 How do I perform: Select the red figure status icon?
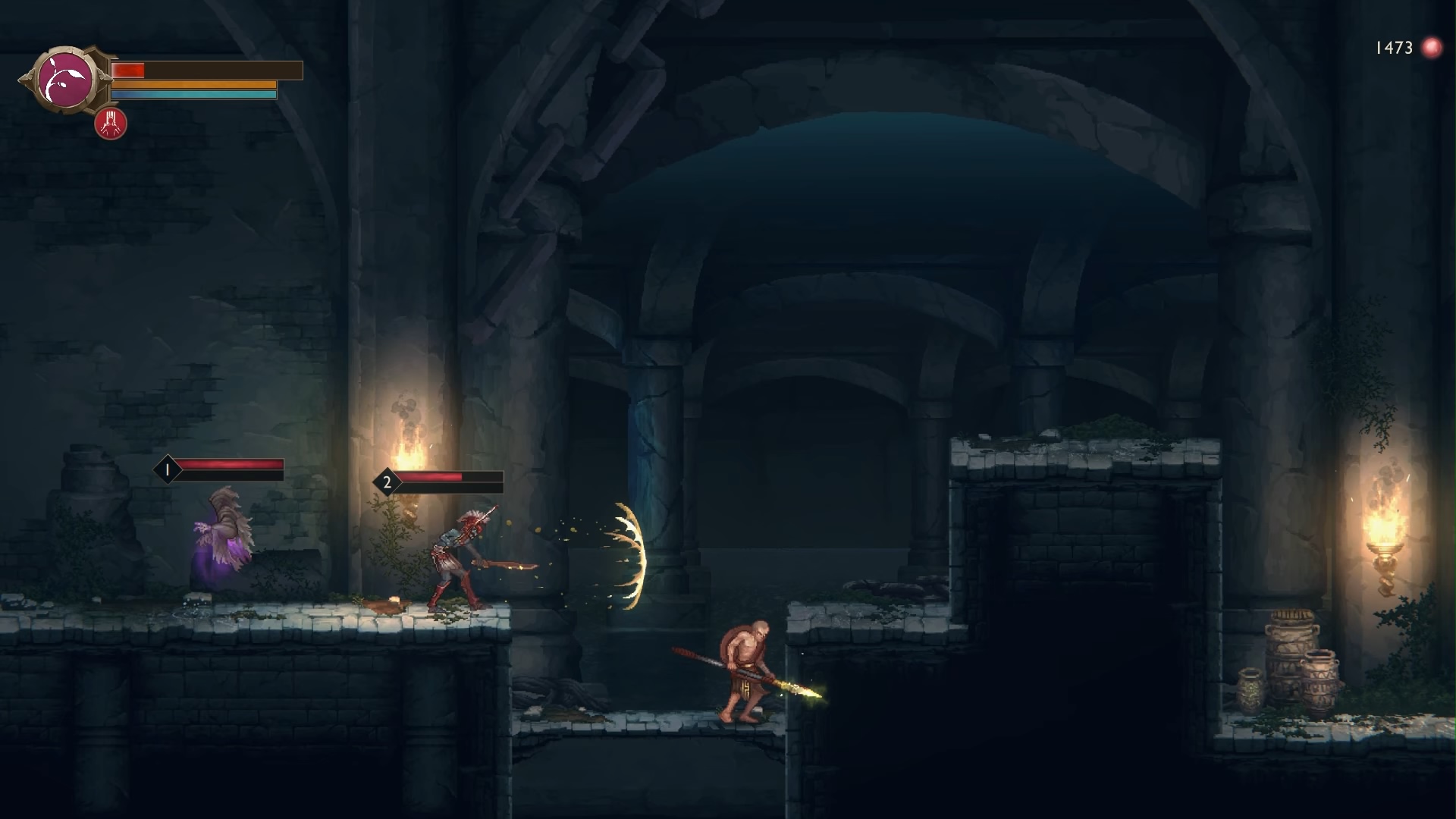(x=111, y=124)
